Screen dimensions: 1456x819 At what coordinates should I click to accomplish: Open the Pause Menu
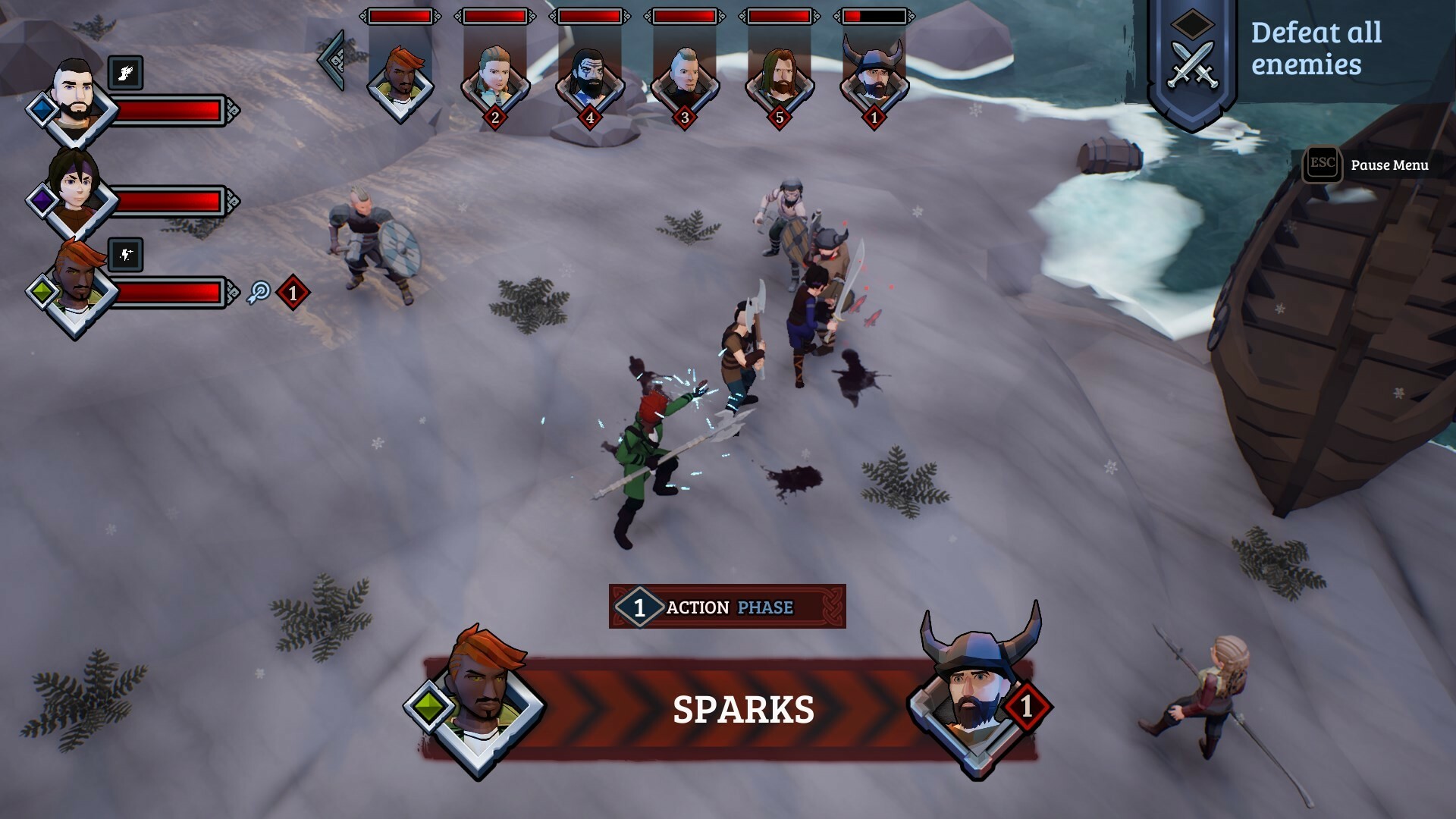coord(1389,165)
